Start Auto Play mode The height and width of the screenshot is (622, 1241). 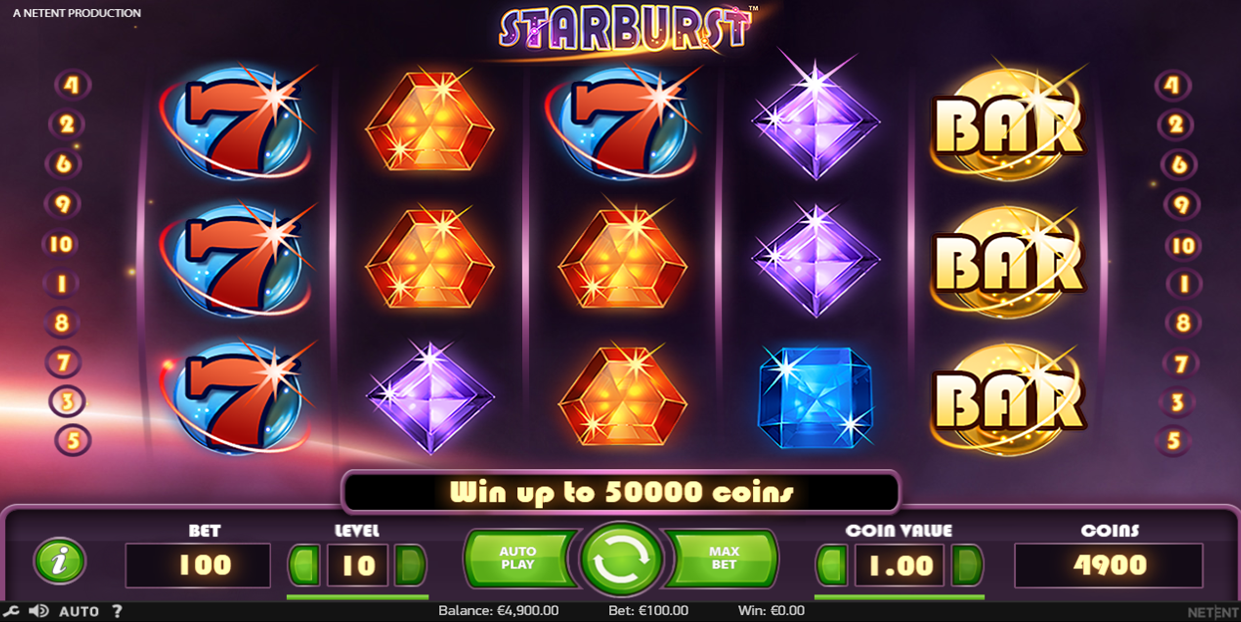coord(518,558)
